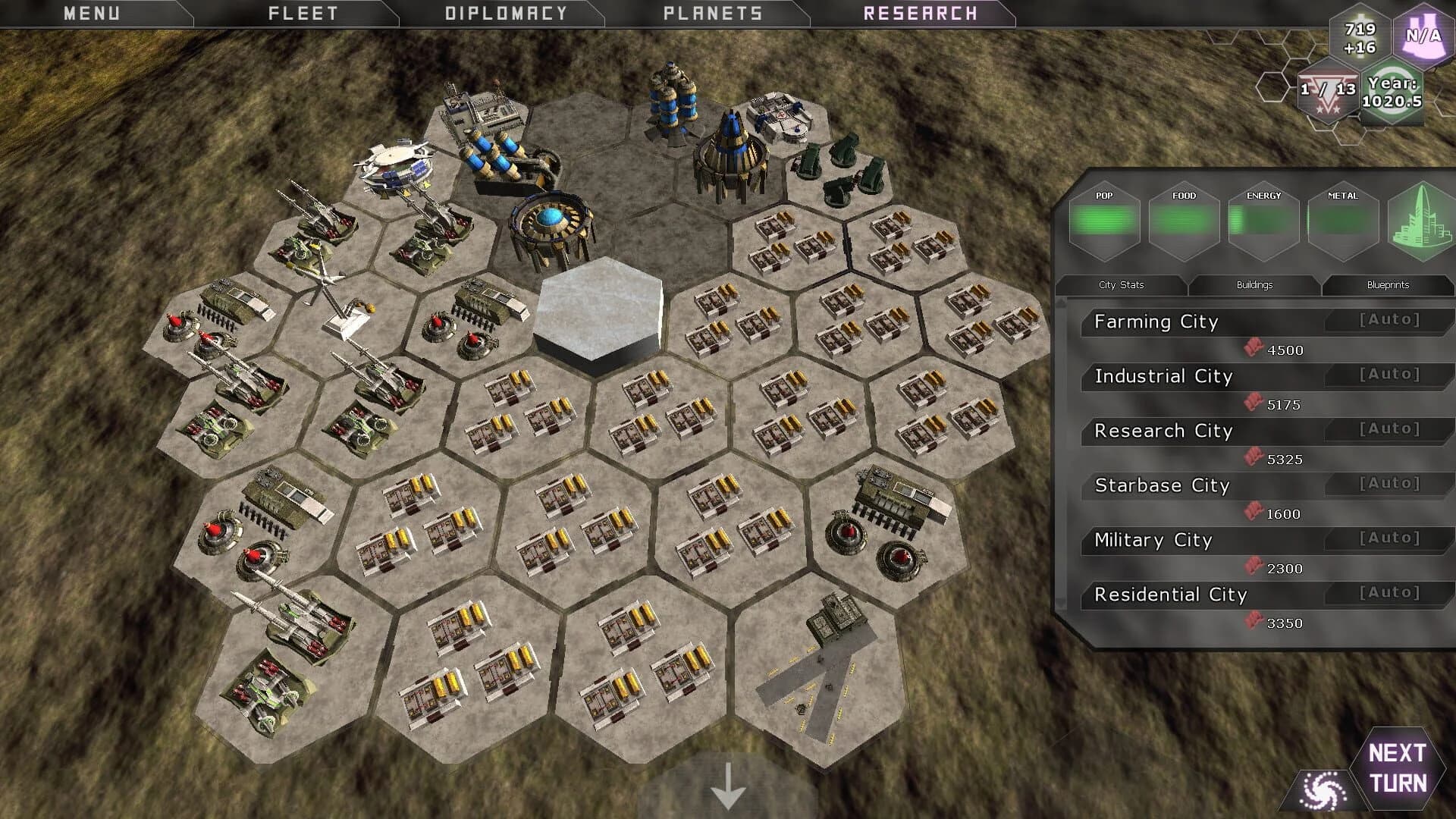Show the Planets screen

coord(713,14)
